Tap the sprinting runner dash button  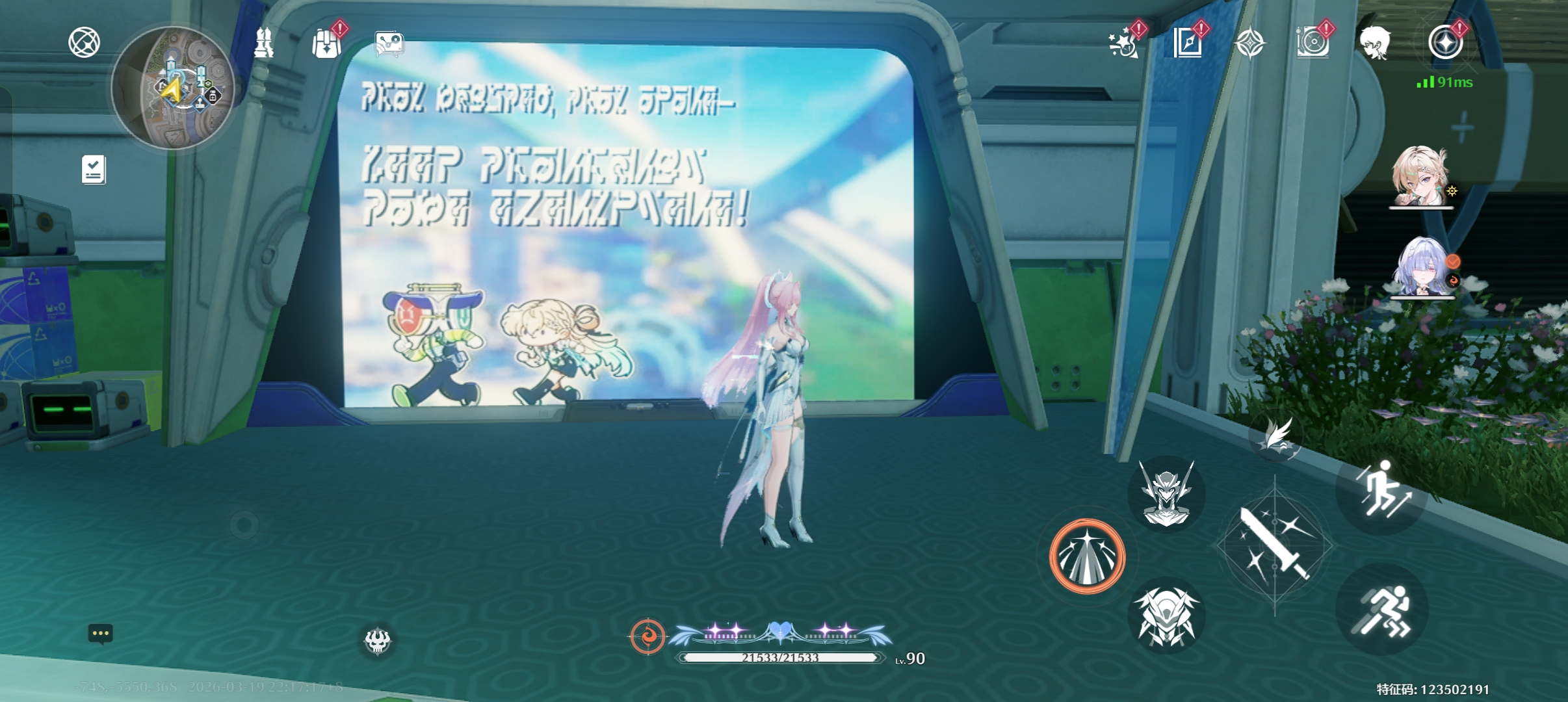coord(1382,609)
